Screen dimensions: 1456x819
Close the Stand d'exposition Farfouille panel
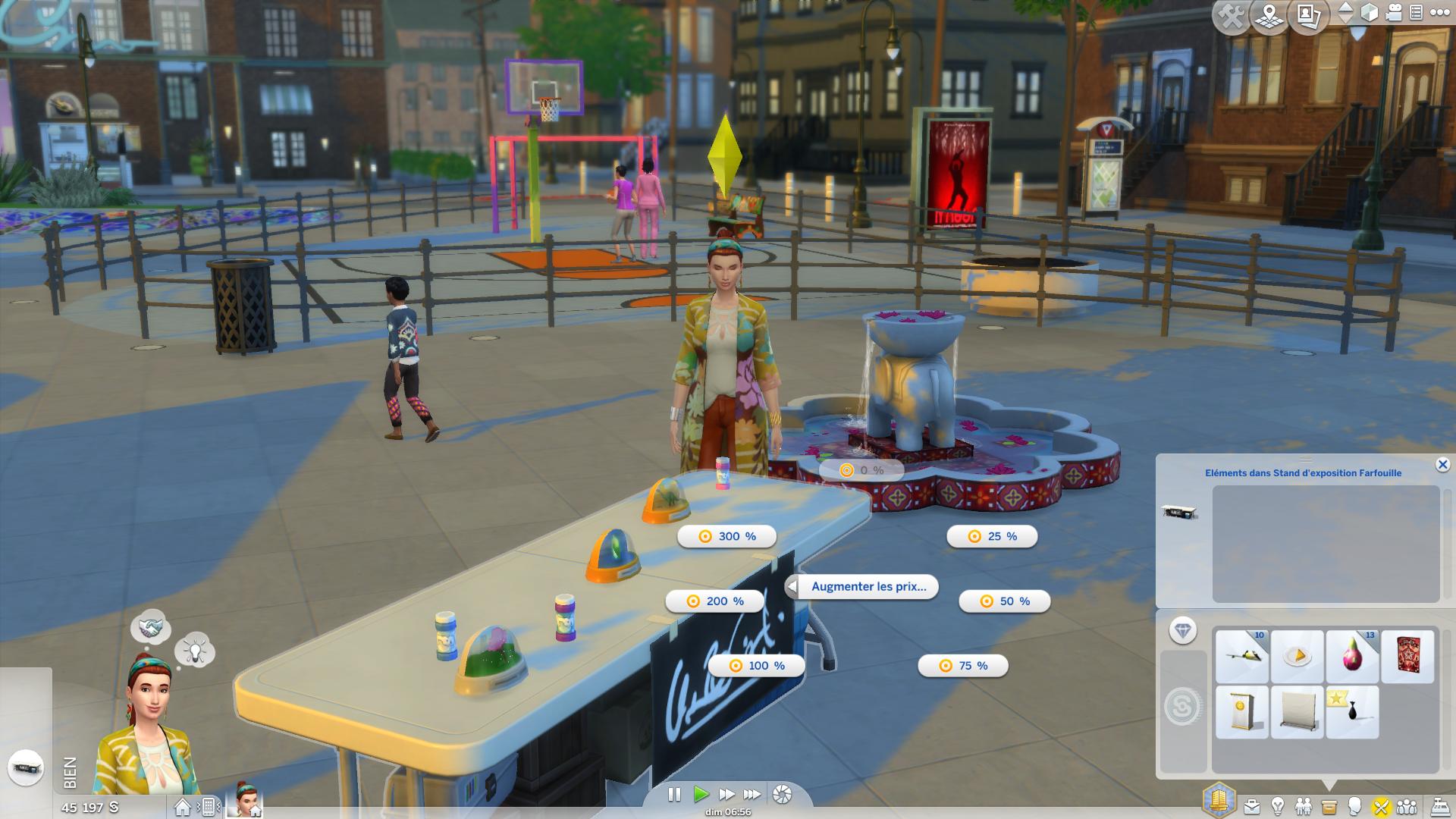1442,465
